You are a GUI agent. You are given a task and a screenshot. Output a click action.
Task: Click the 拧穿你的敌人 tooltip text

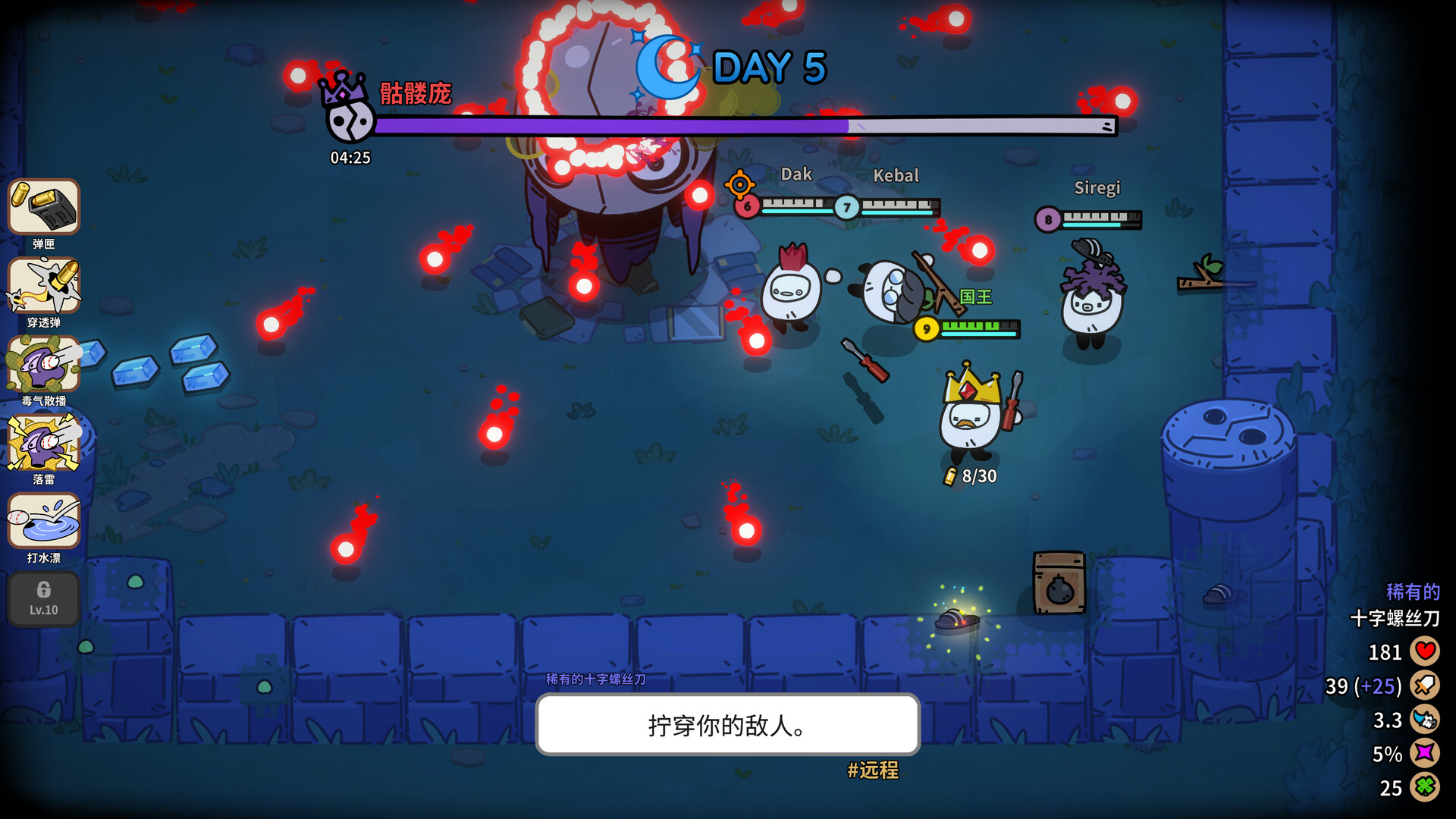pos(726,726)
